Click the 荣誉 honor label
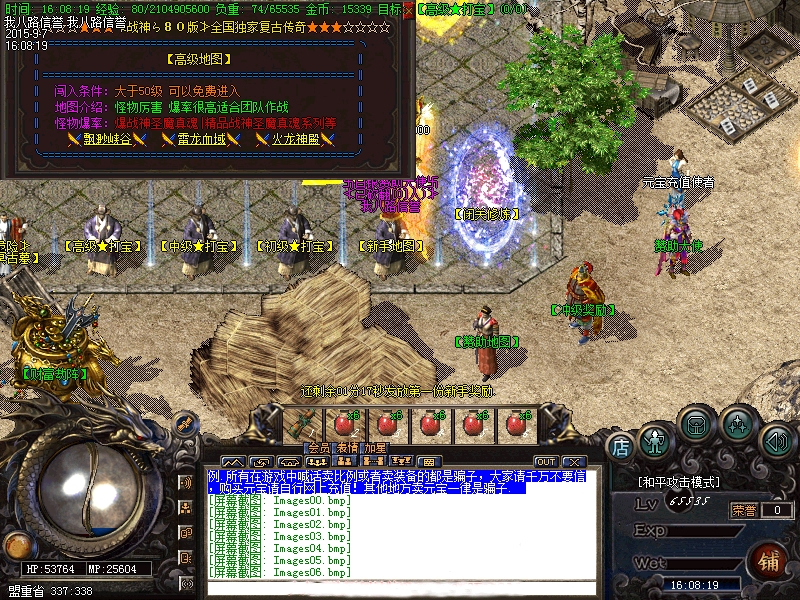800x600 pixels. (743, 510)
